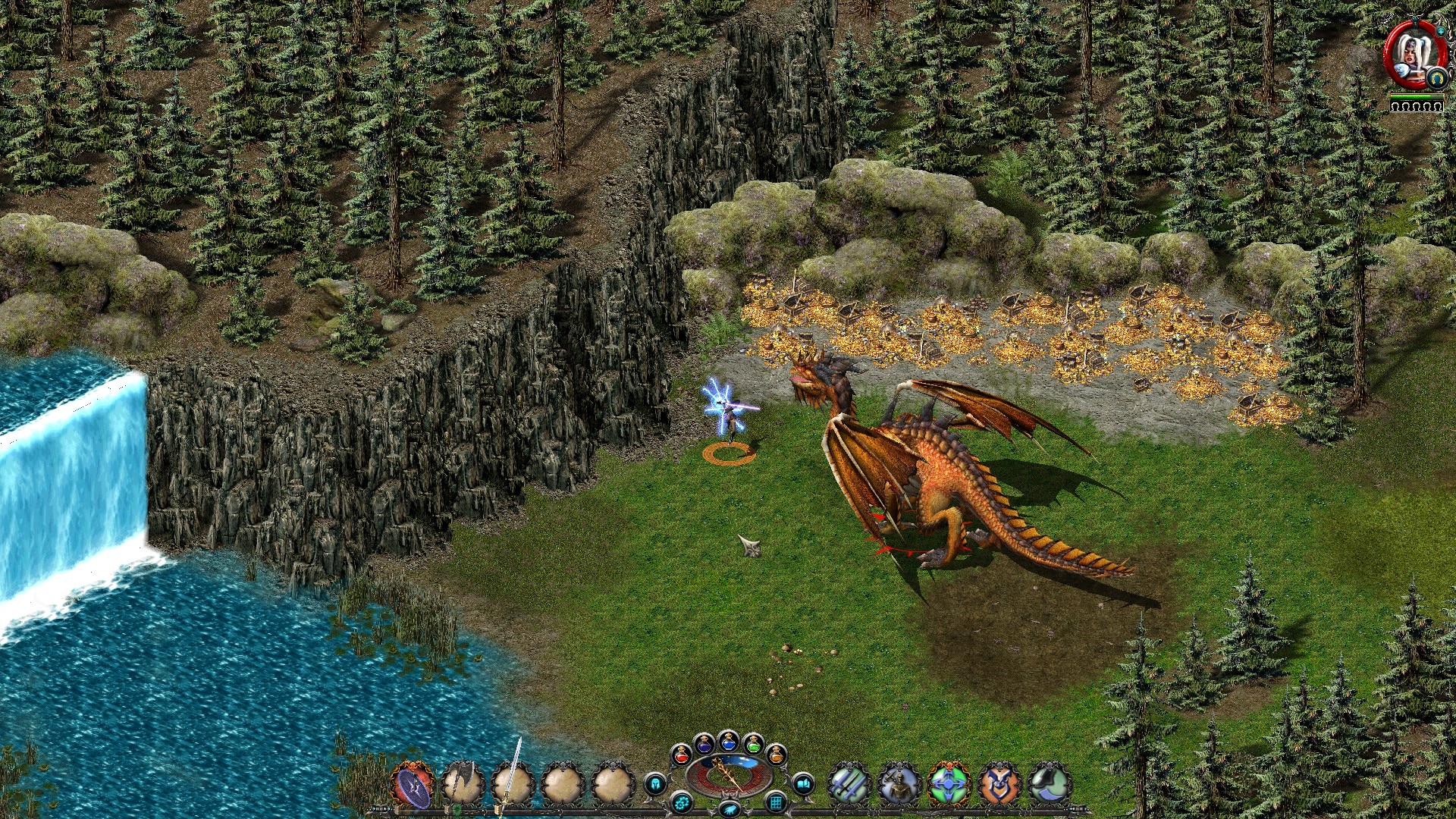The width and height of the screenshot is (1456, 819).
Task: Open the grid map button
Action: 775,802
